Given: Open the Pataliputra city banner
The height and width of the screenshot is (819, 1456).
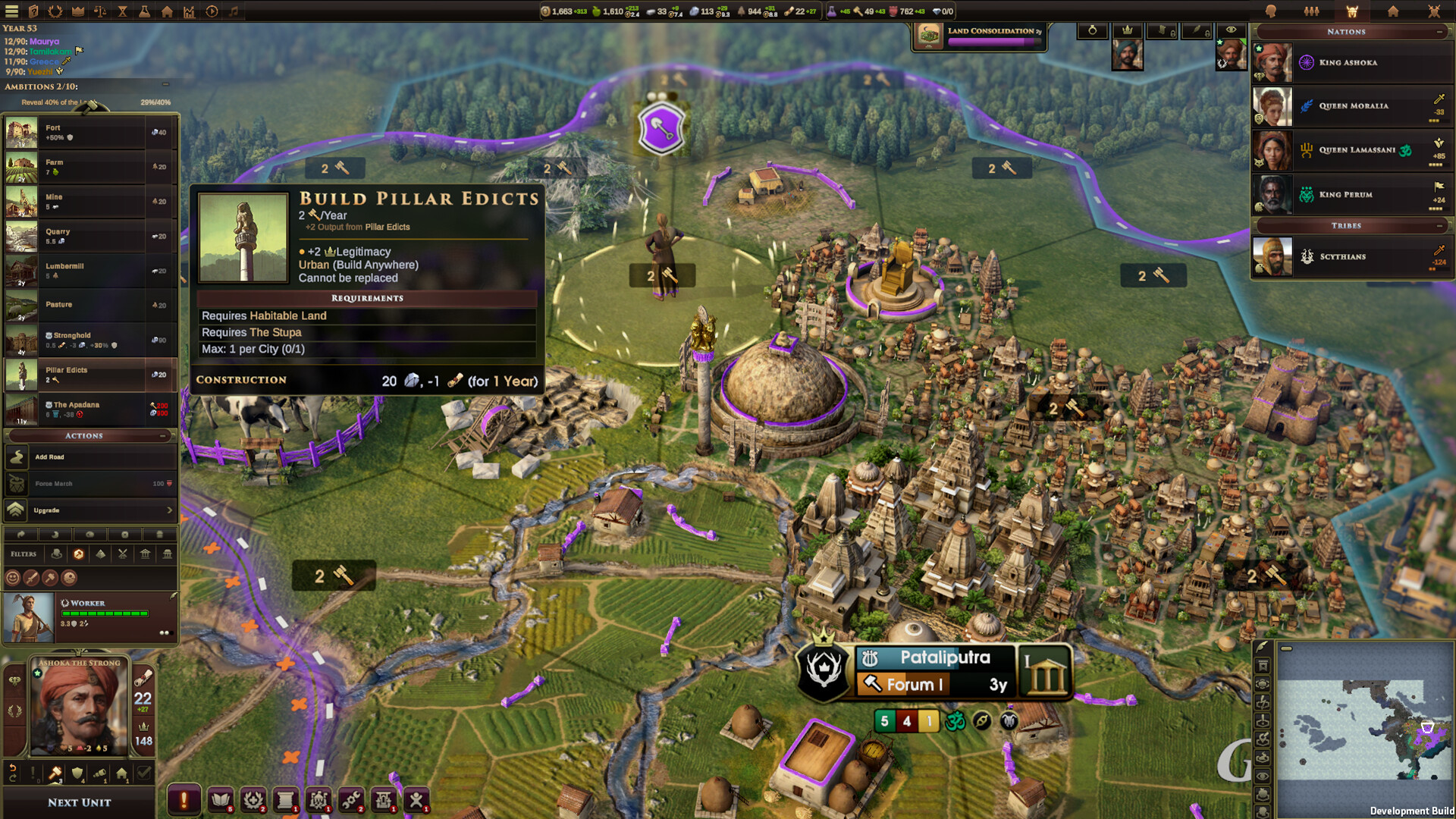Looking at the screenshot, I should (x=944, y=658).
